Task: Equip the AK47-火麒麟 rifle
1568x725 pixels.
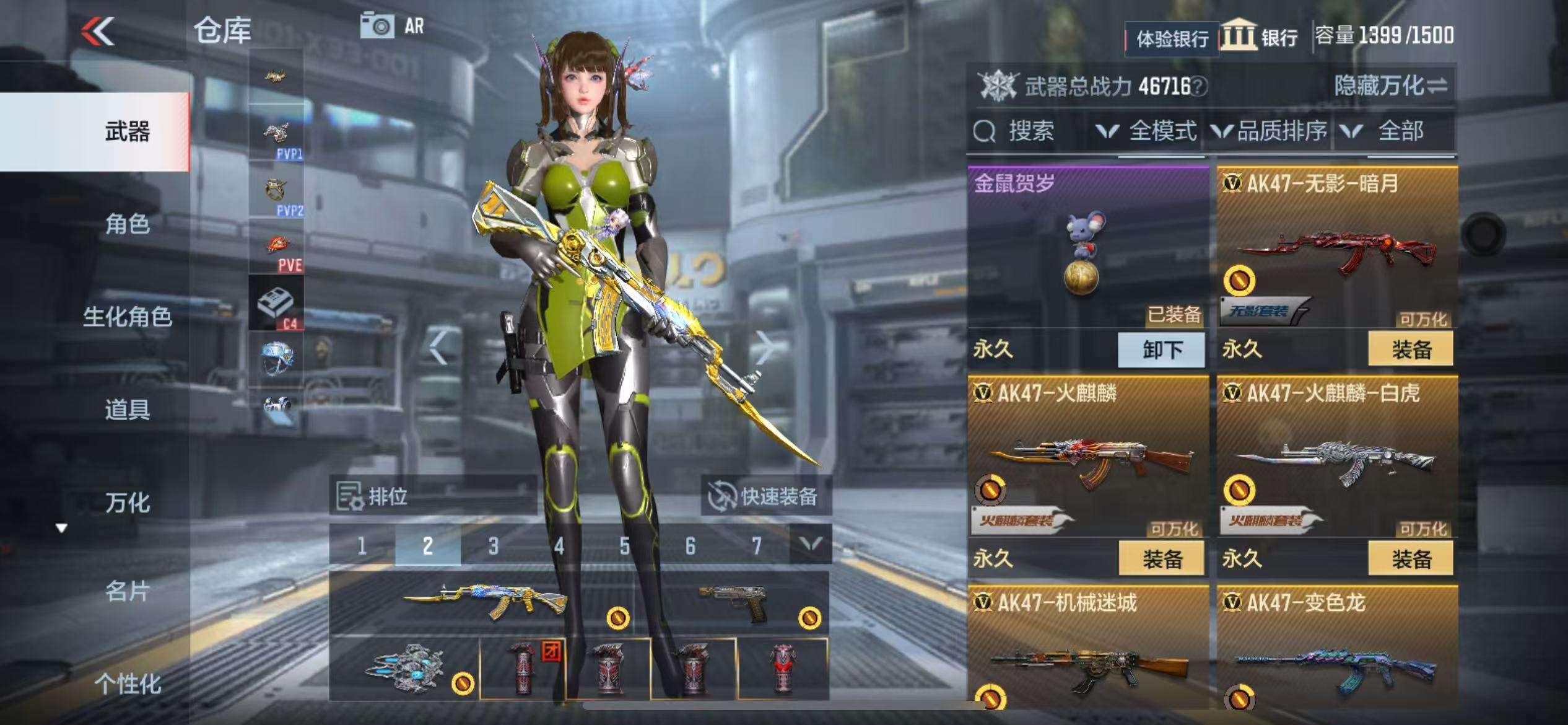Action: (1162, 559)
